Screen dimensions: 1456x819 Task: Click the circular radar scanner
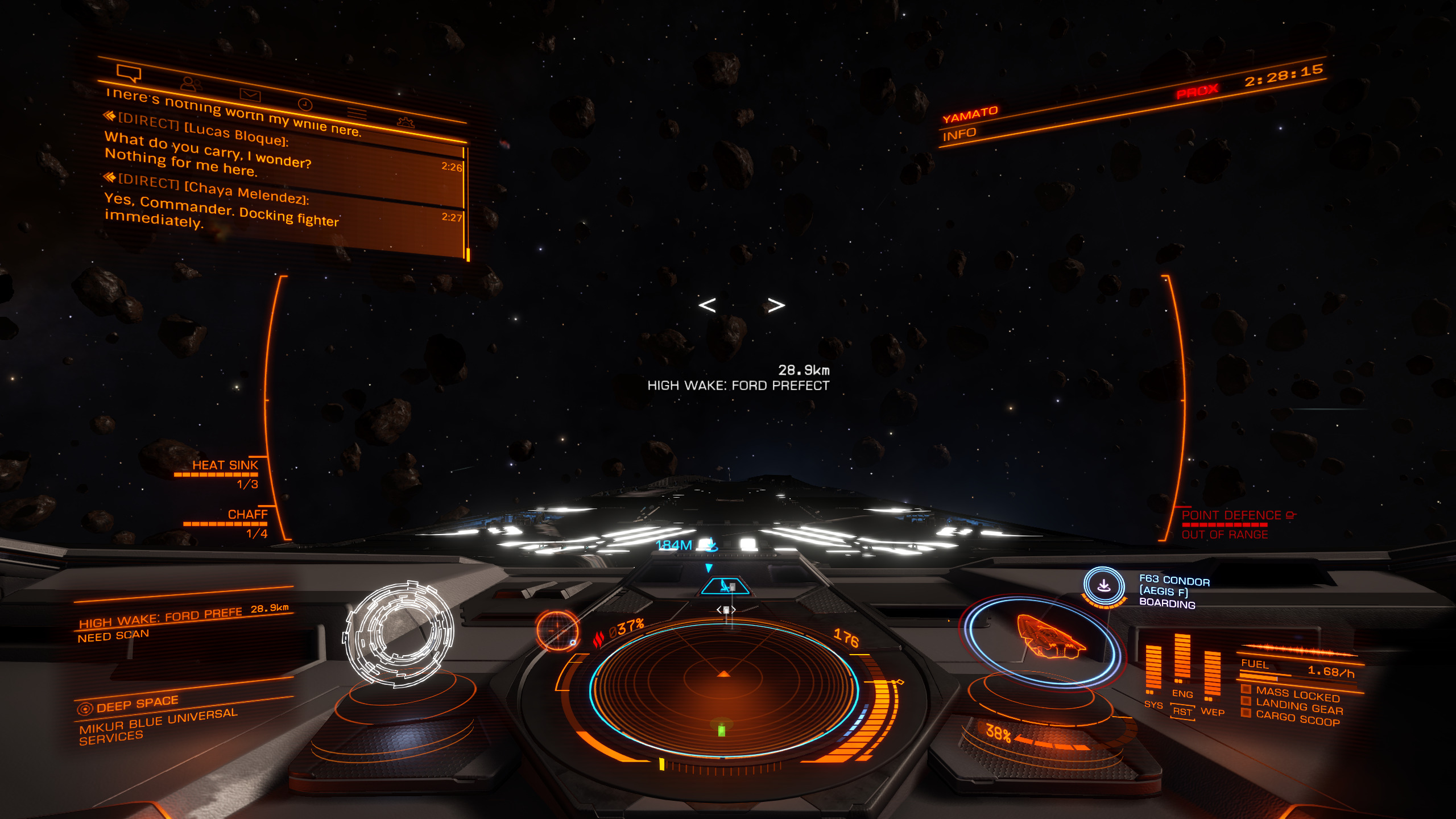(723, 688)
